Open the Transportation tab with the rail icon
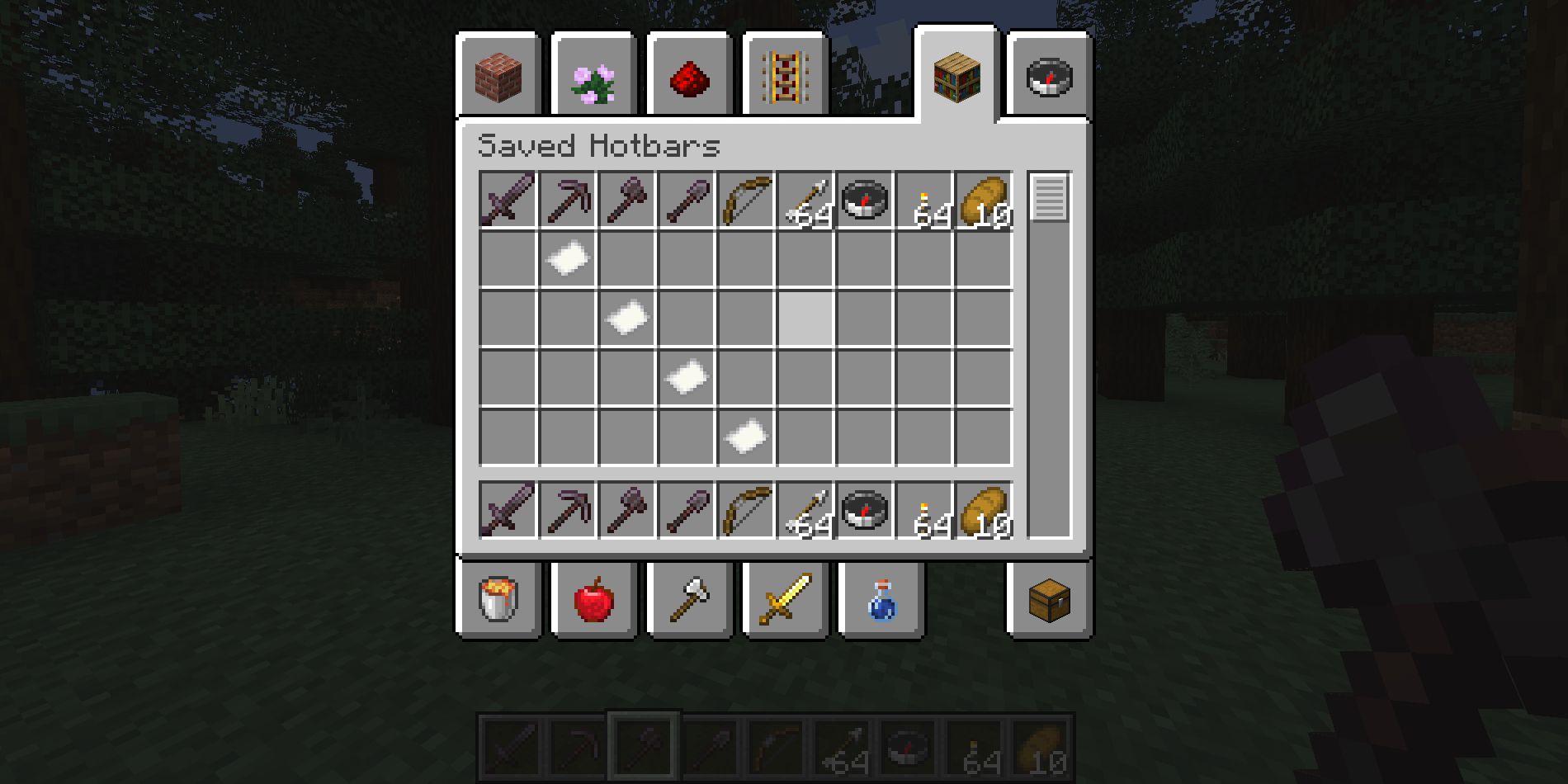 click(x=784, y=74)
